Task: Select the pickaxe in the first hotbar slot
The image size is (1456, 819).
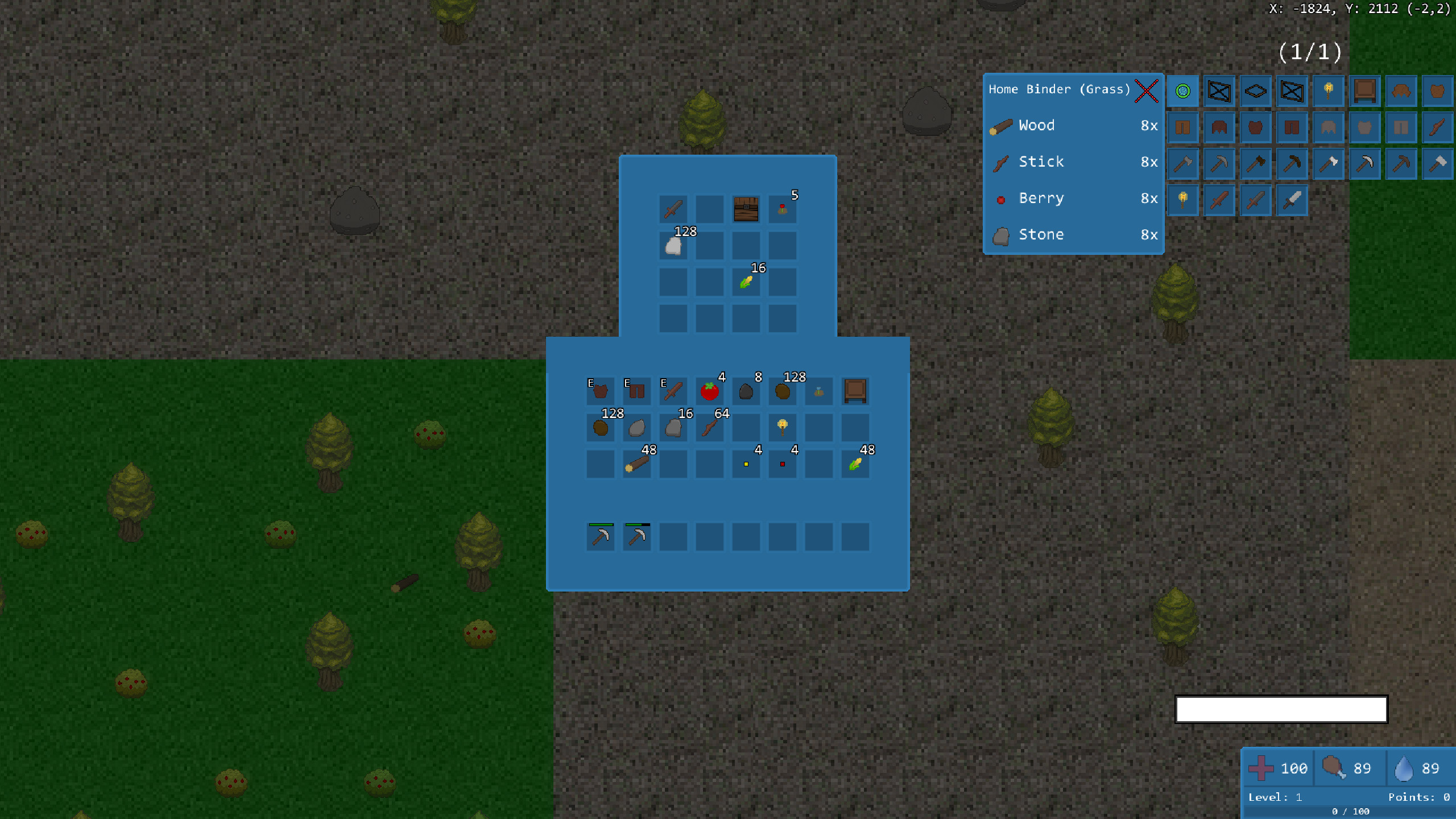Action: (x=600, y=536)
